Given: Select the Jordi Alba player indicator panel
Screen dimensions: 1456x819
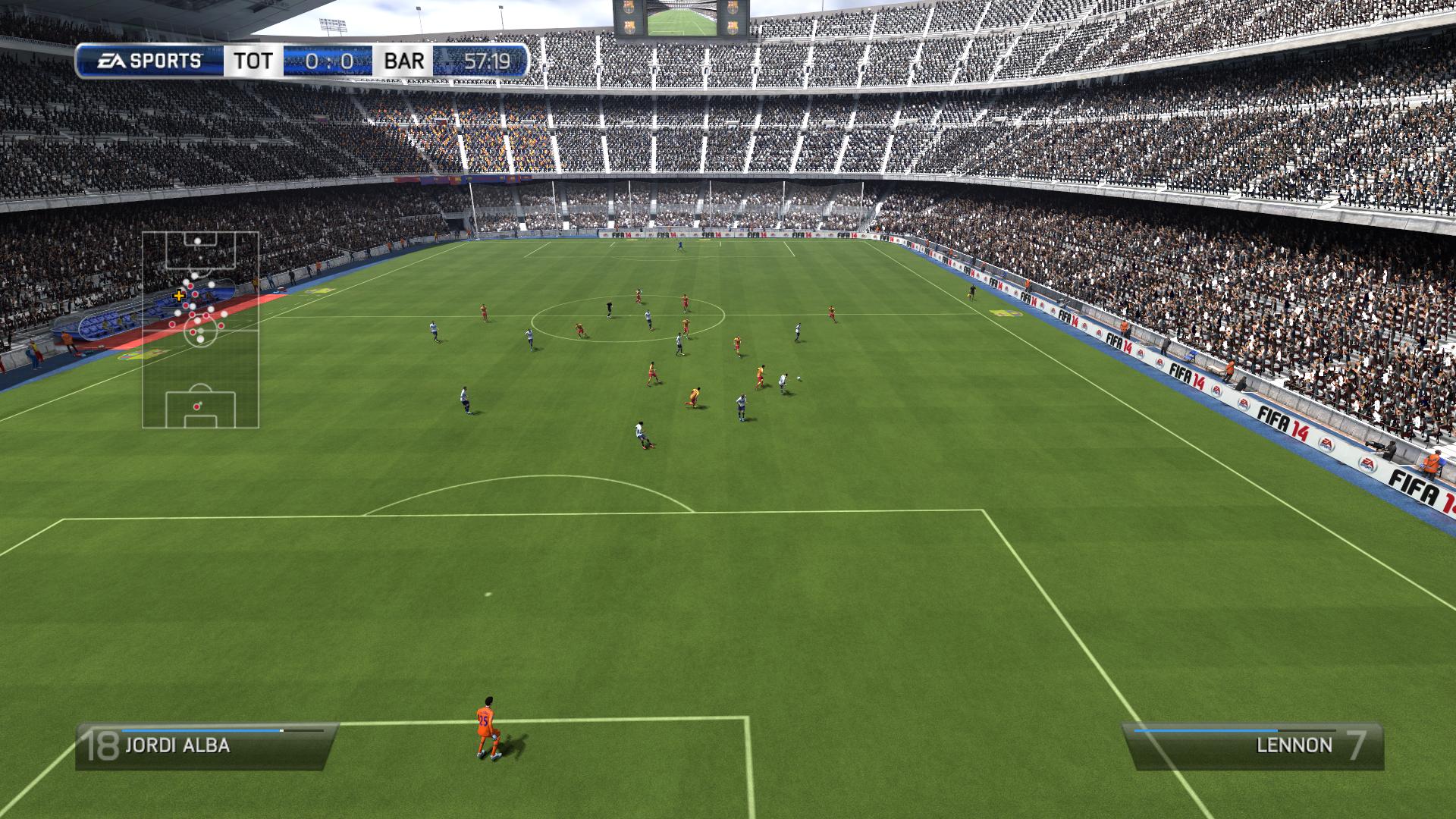Looking at the screenshot, I should 206,746.
